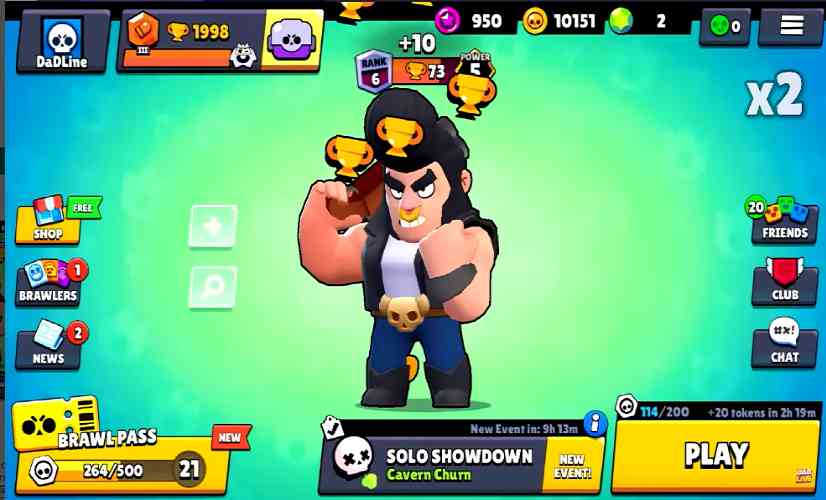Screen dimensions: 826x500
Task: Tap the green gems counter
Action: (x=652, y=20)
